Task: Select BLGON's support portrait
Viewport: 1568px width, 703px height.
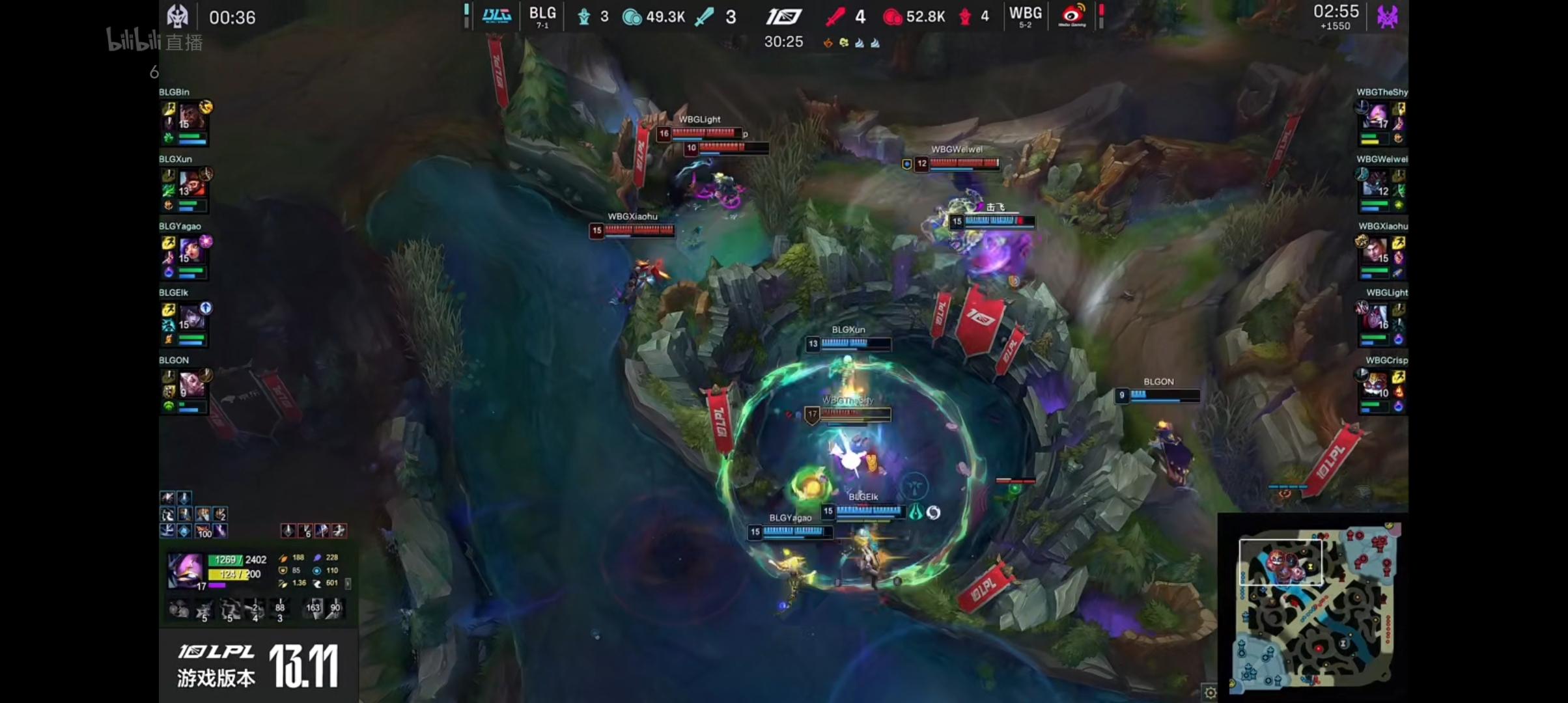Action: point(189,385)
